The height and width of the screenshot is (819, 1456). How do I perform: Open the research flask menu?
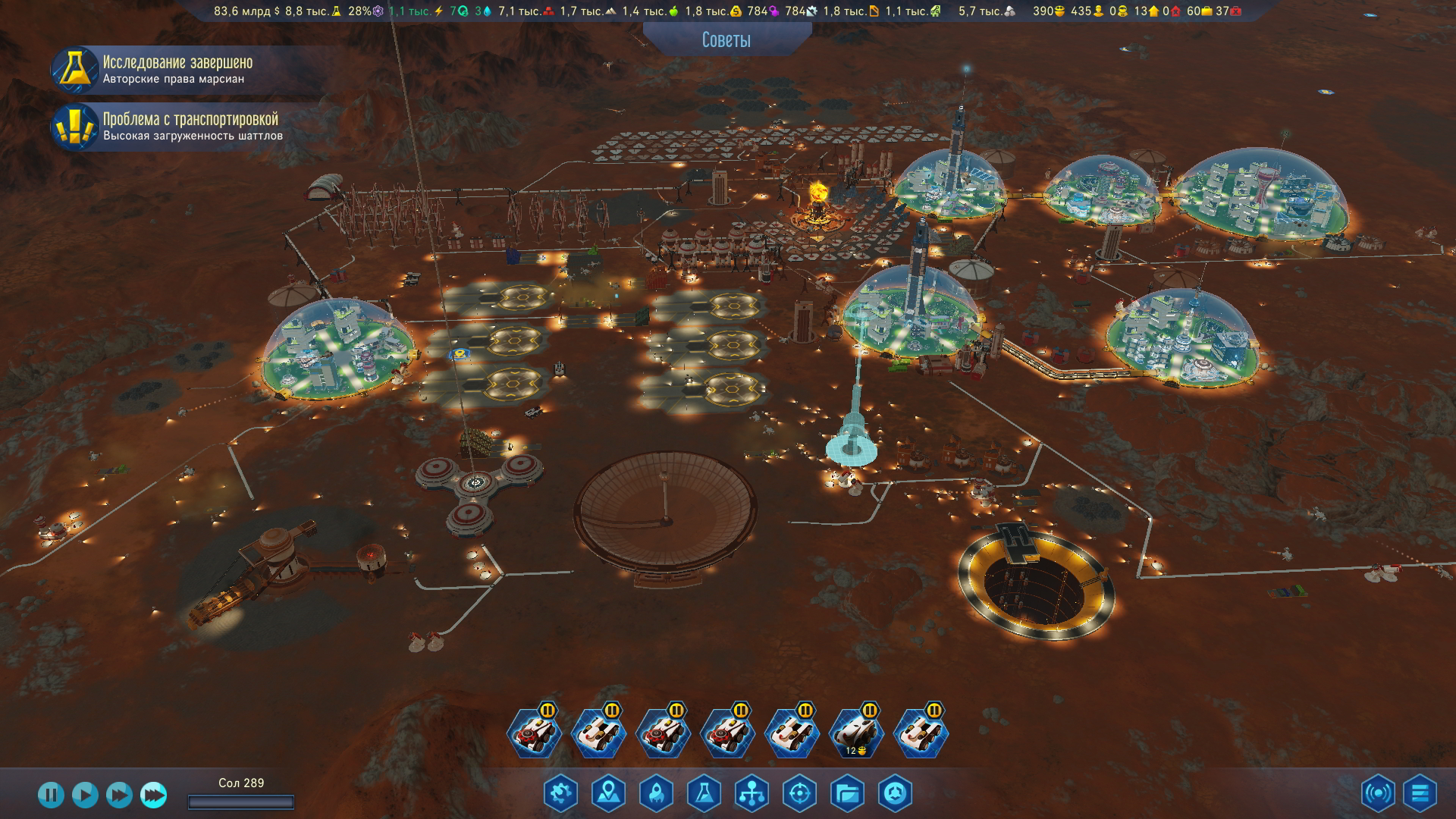[704, 794]
